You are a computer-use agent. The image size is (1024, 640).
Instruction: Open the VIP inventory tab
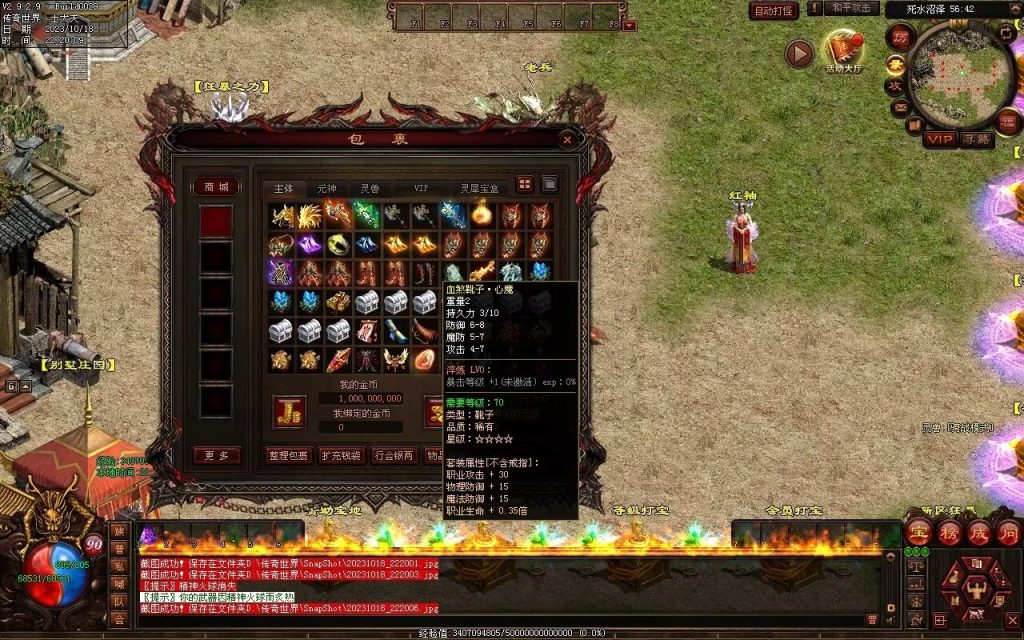click(421, 188)
